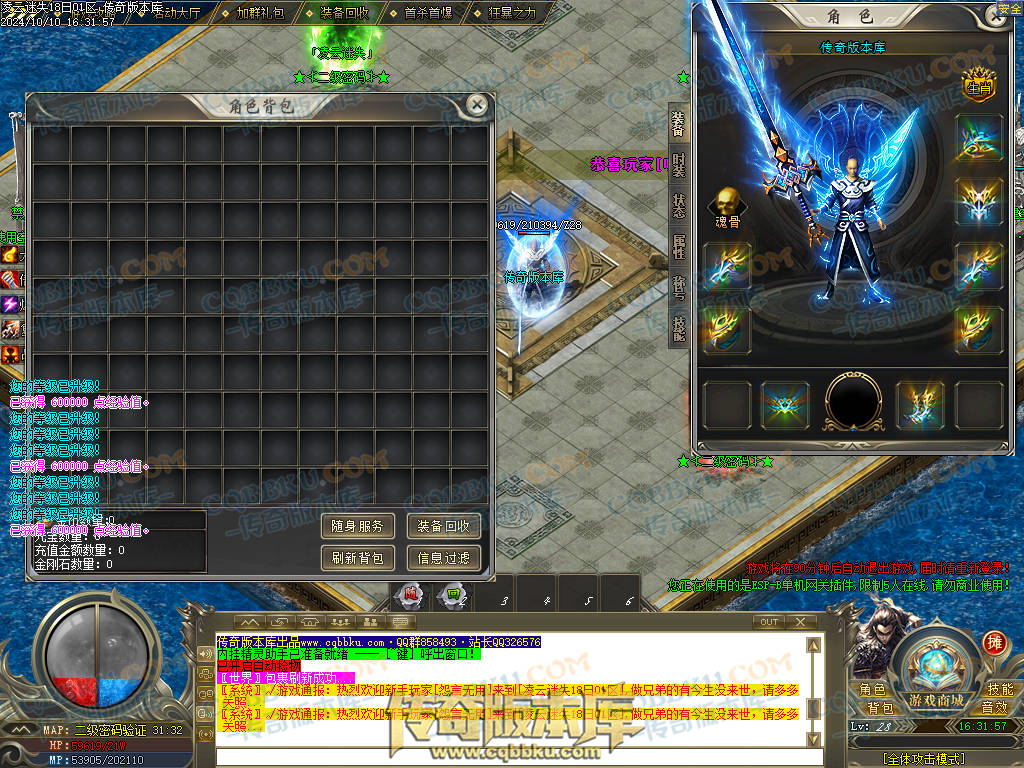This screenshot has height=768, width=1024.
Task: Close the 角色 character window
Action: tap(989, 16)
